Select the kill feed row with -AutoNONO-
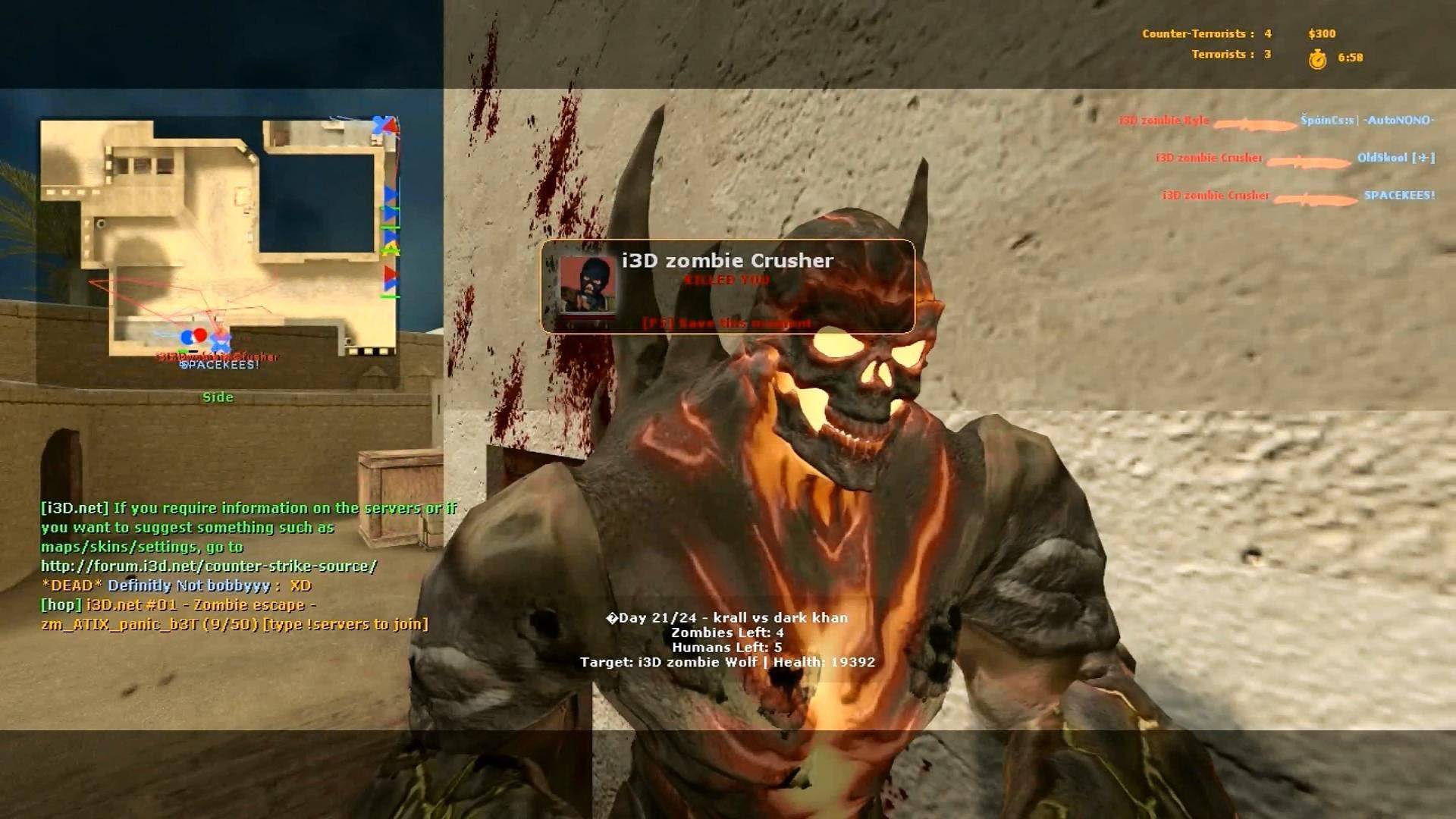 [x=1276, y=121]
